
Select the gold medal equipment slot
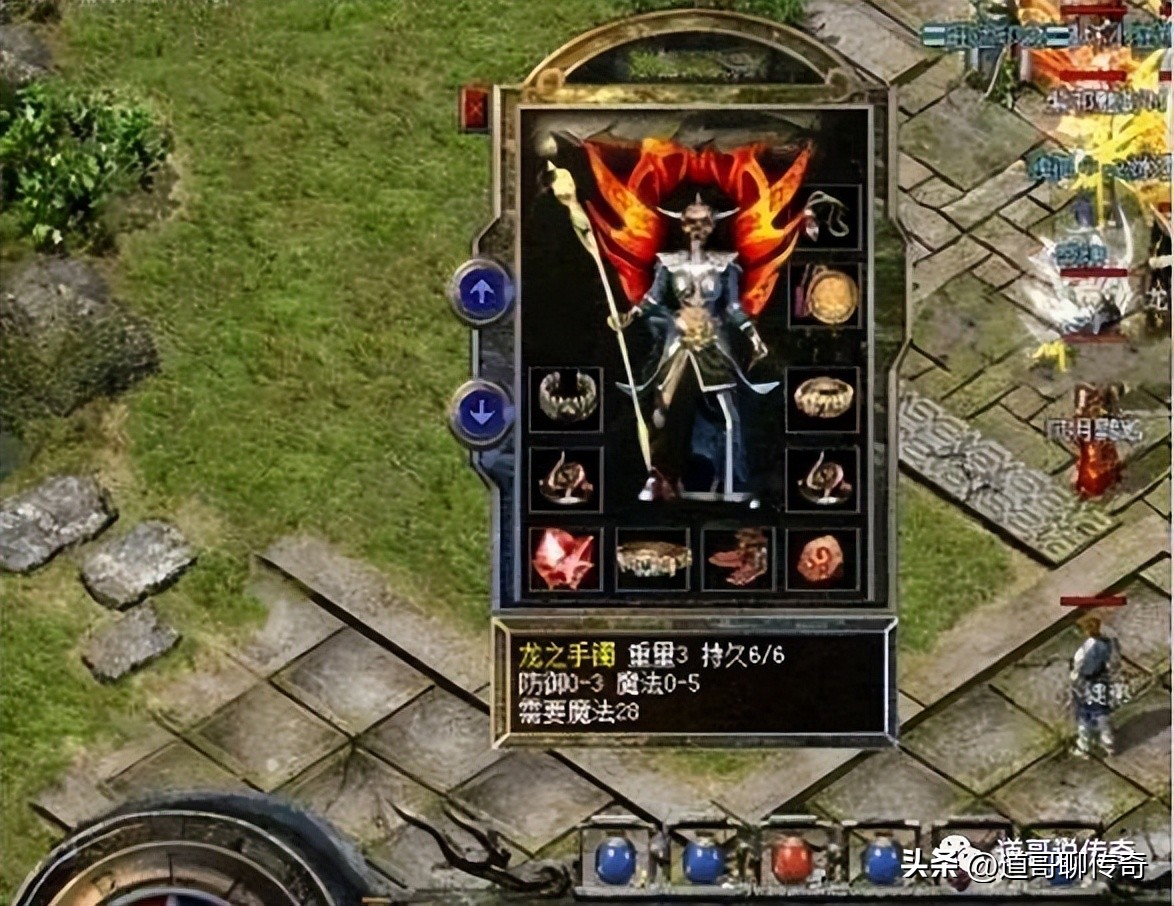coord(826,295)
